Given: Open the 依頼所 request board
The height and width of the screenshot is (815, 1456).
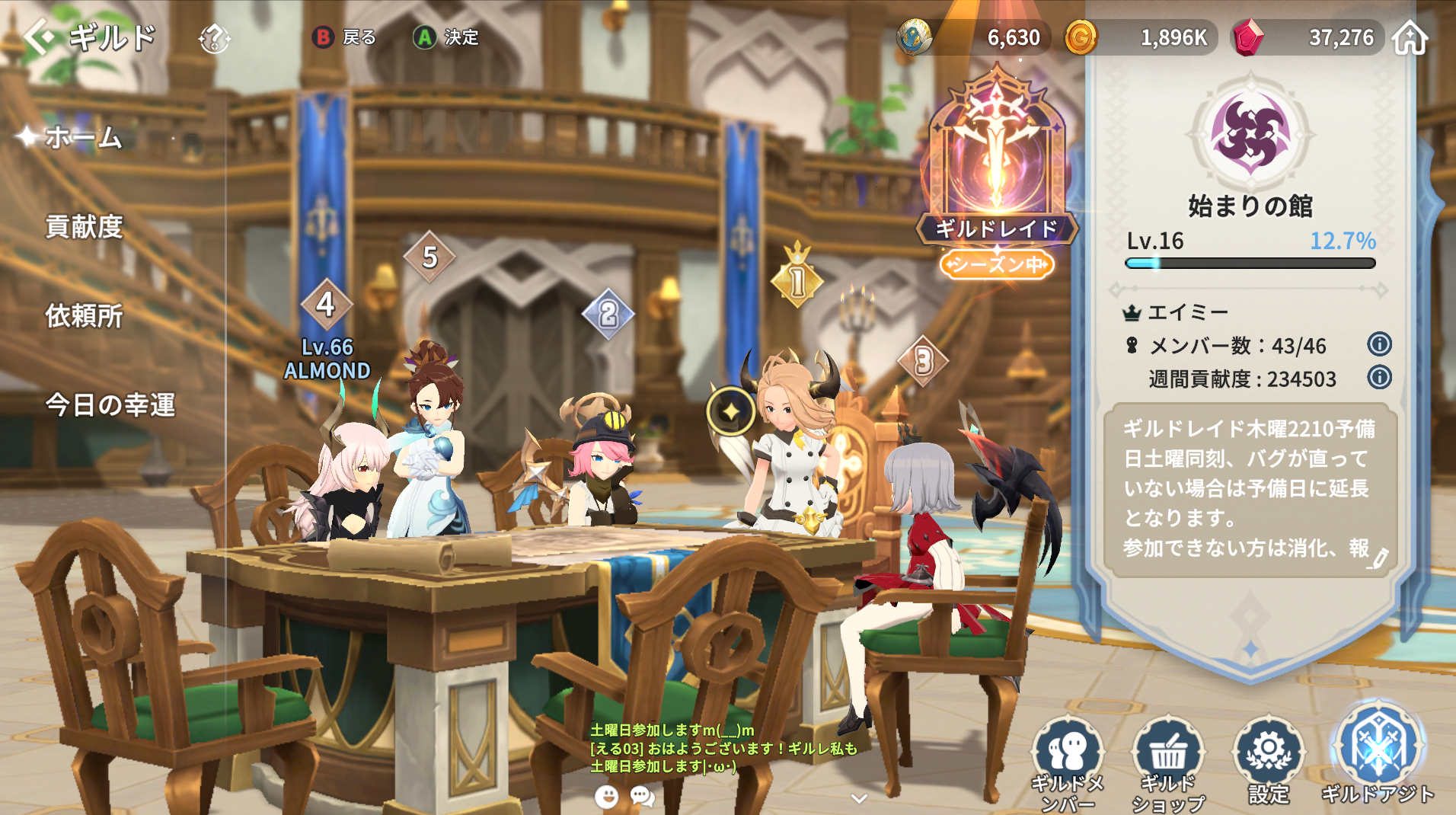Looking at the screenshot, I should 84,315.
